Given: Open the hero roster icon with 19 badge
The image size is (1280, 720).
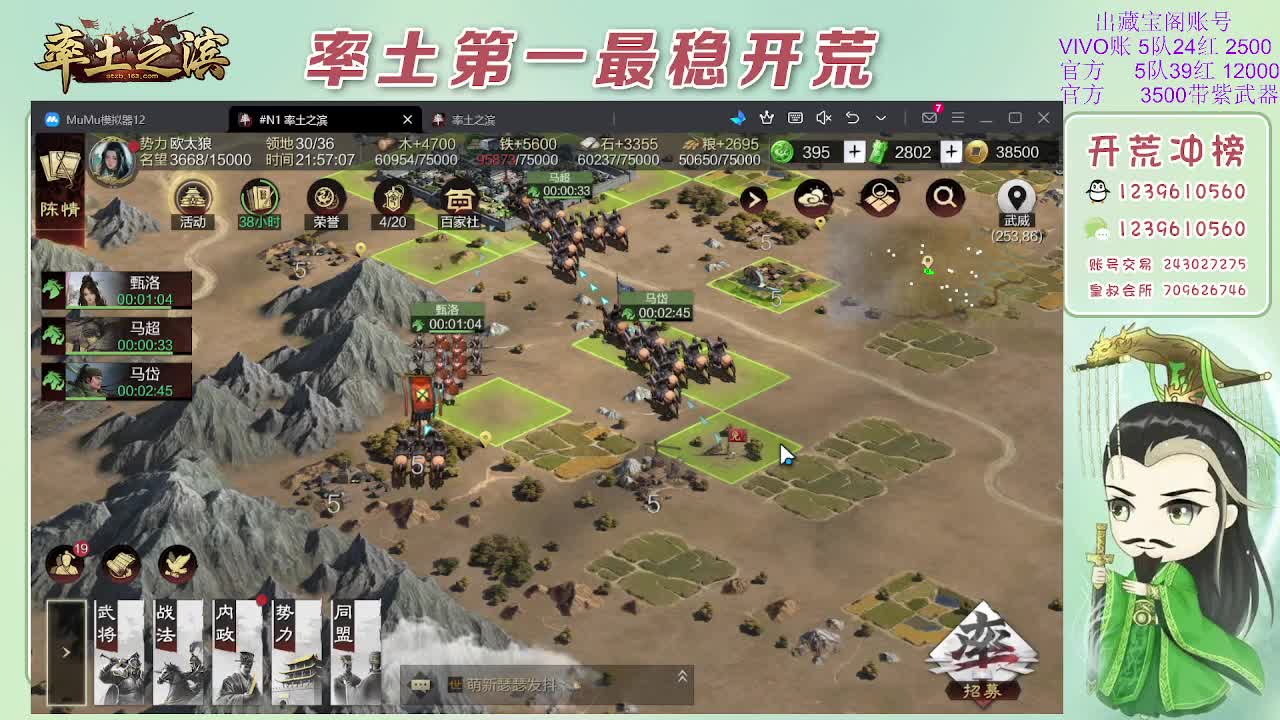Looking at the screenshot, I should pos(65,564).
